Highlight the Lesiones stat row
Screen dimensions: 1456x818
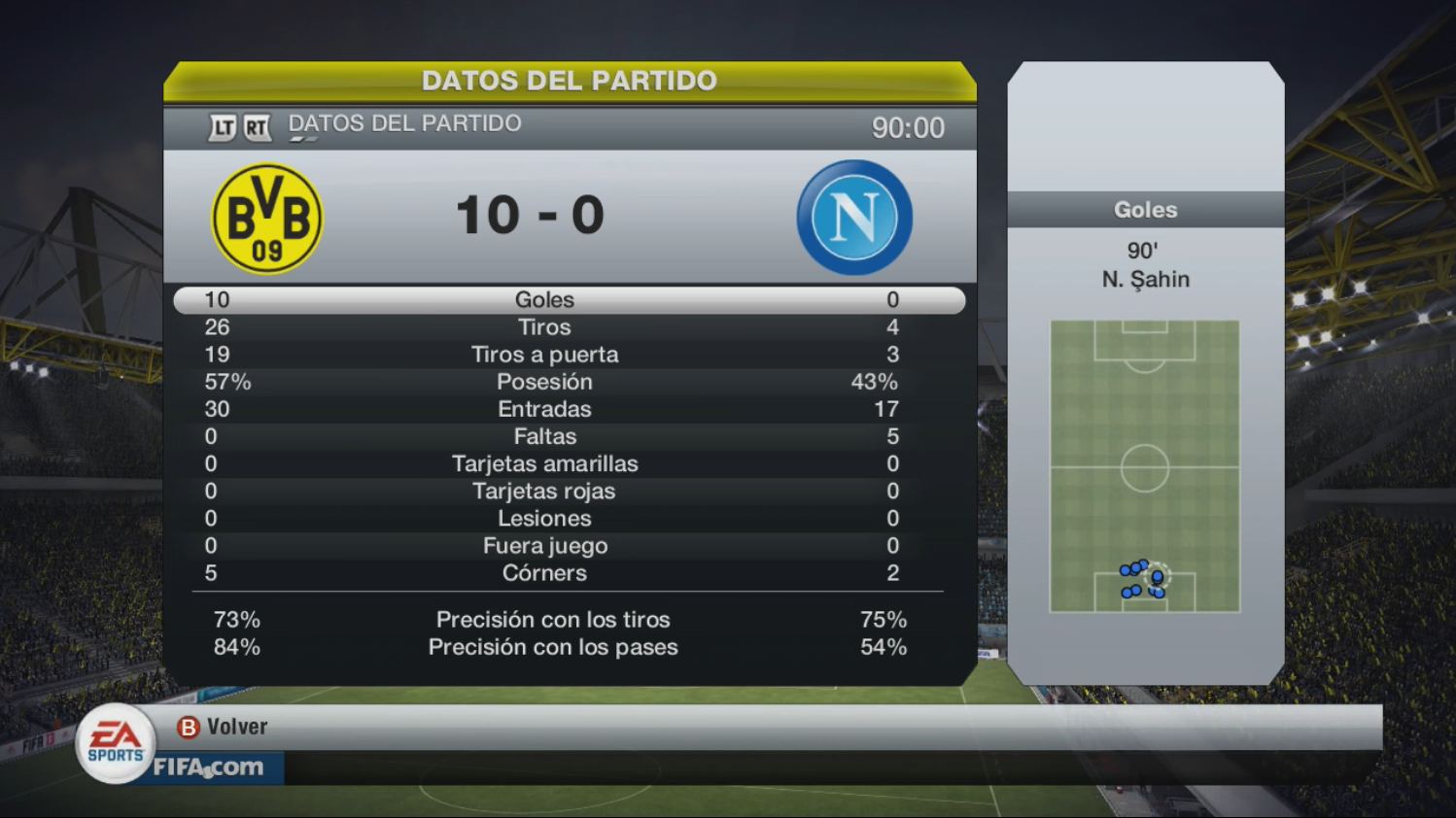click(x=569, y=518)
